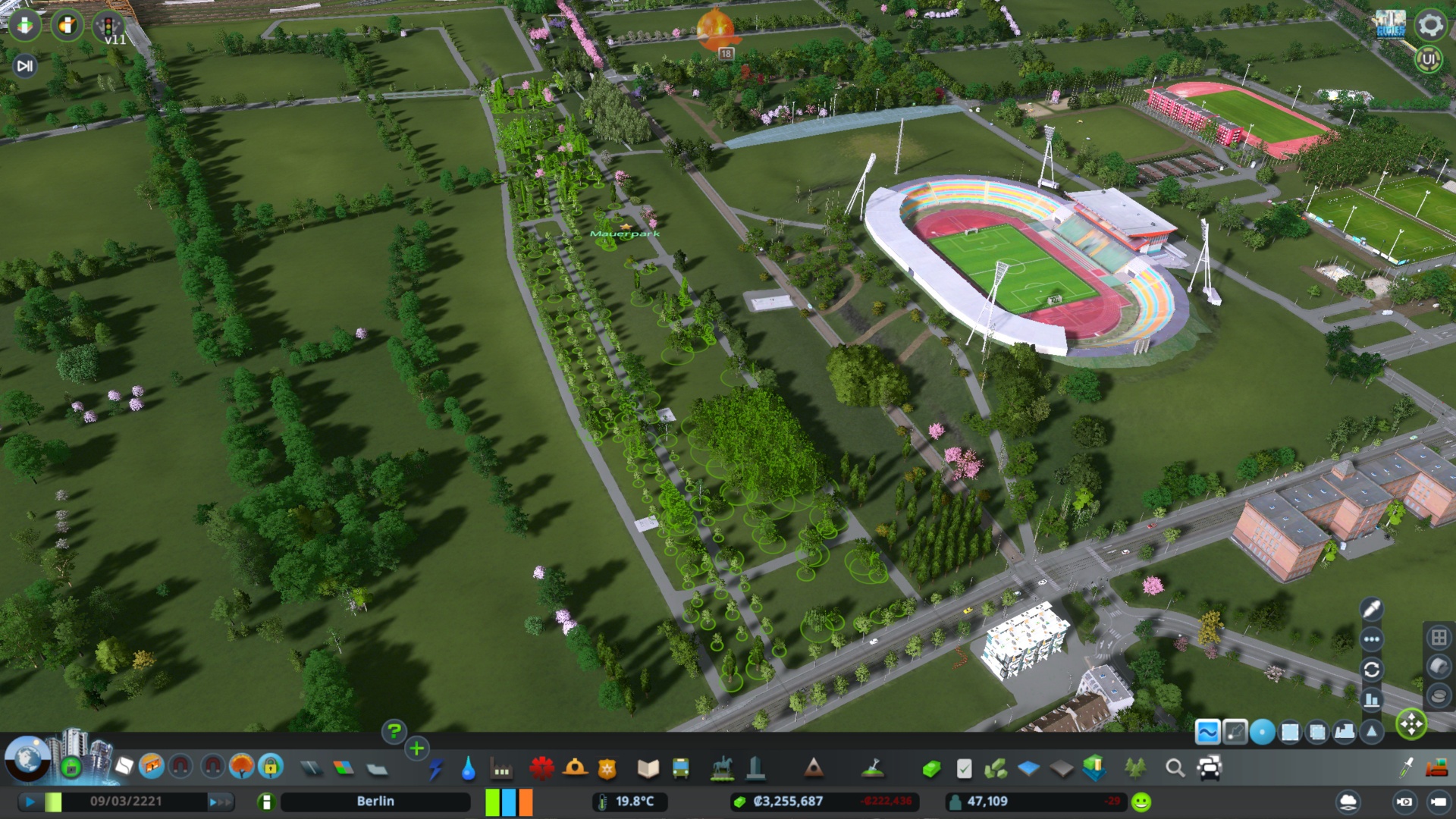The image size is (1456, 819).
Task: Open the economy menu via money icon
Action: pos(932,767)
